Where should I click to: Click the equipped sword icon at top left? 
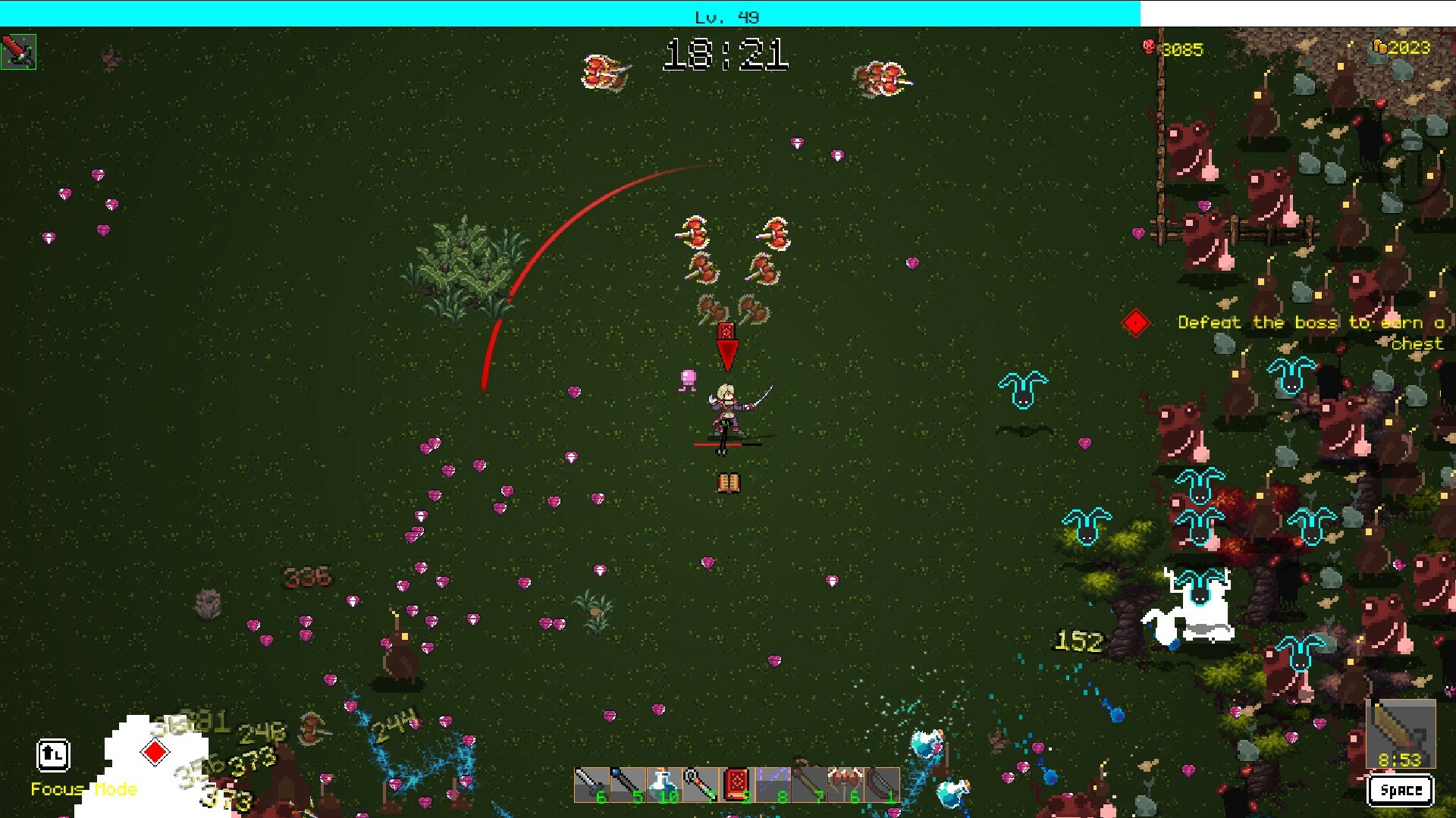coord(20,52)
